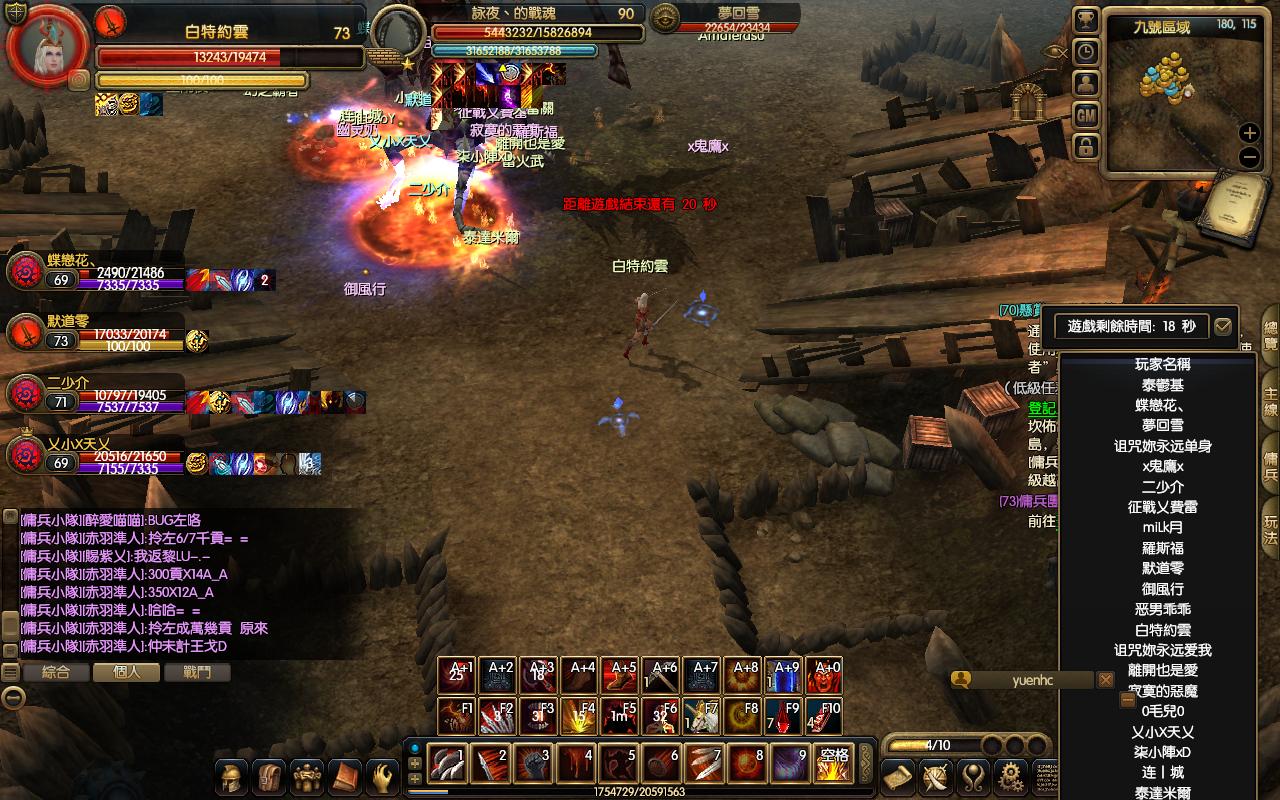Open the helmet character equipment icon
The image size is (1280, 800).
(232, 776)
